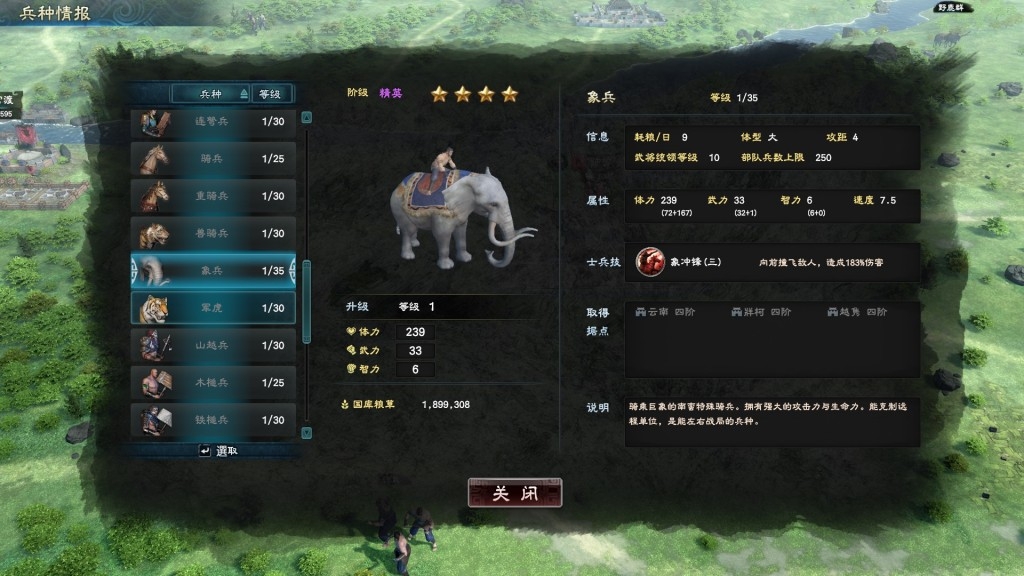Select the 连弩兵 troop row

tap(213, 122)
